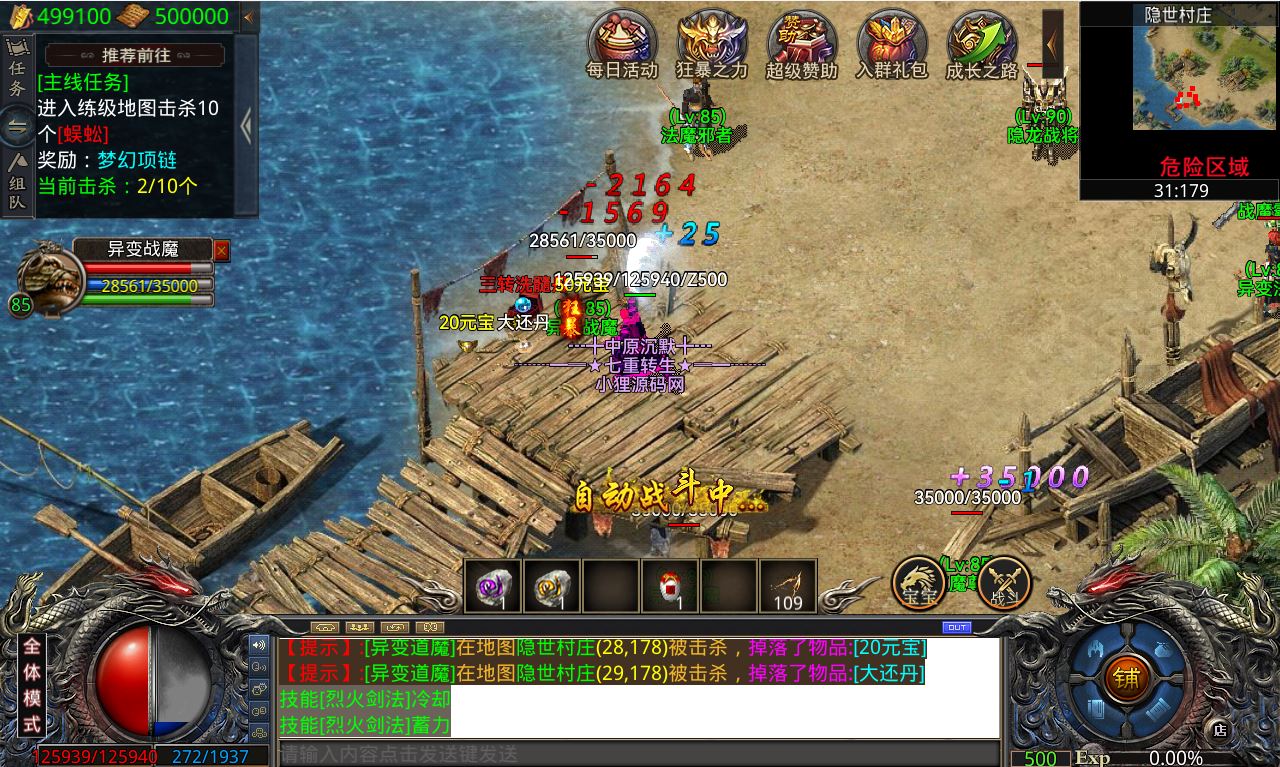This screenshot has height=767, width=1280.
Task: Toggle the 宝宝 pet button
Action: point(919,583)
